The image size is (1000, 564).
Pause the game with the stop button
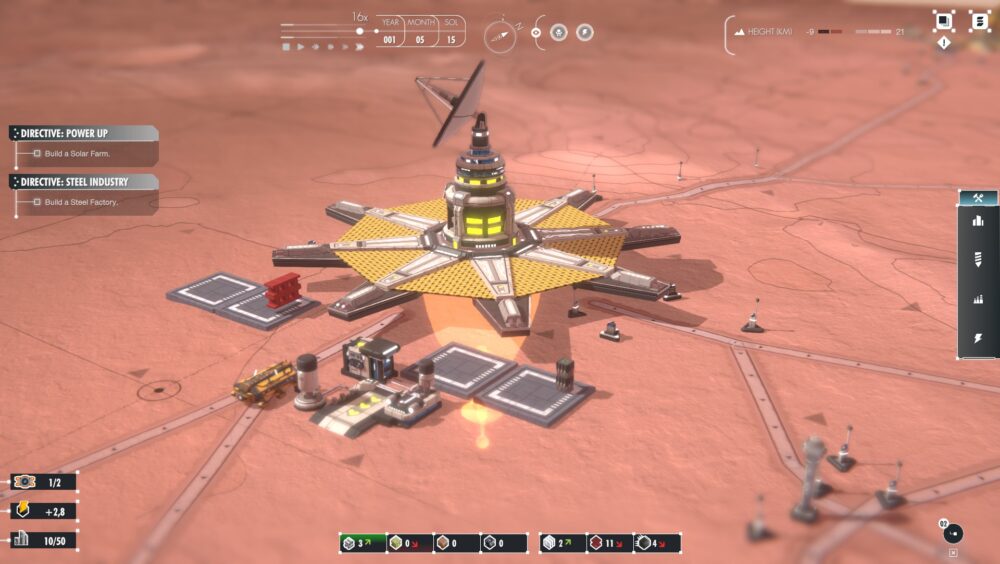coord(286,46)
